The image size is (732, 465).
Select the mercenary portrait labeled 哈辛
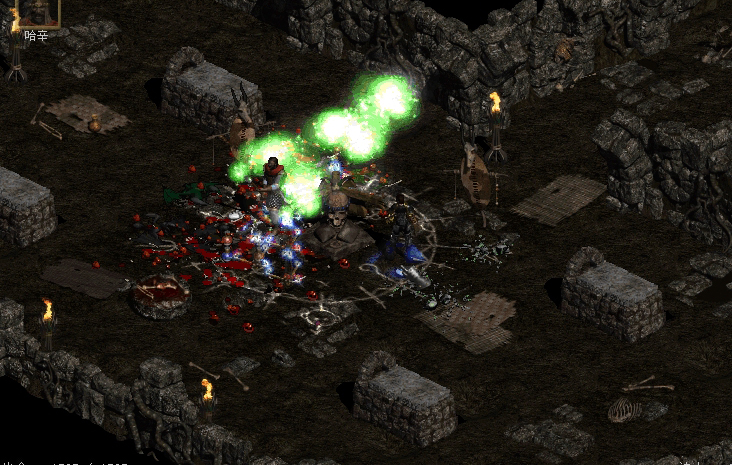pos(40,12)
